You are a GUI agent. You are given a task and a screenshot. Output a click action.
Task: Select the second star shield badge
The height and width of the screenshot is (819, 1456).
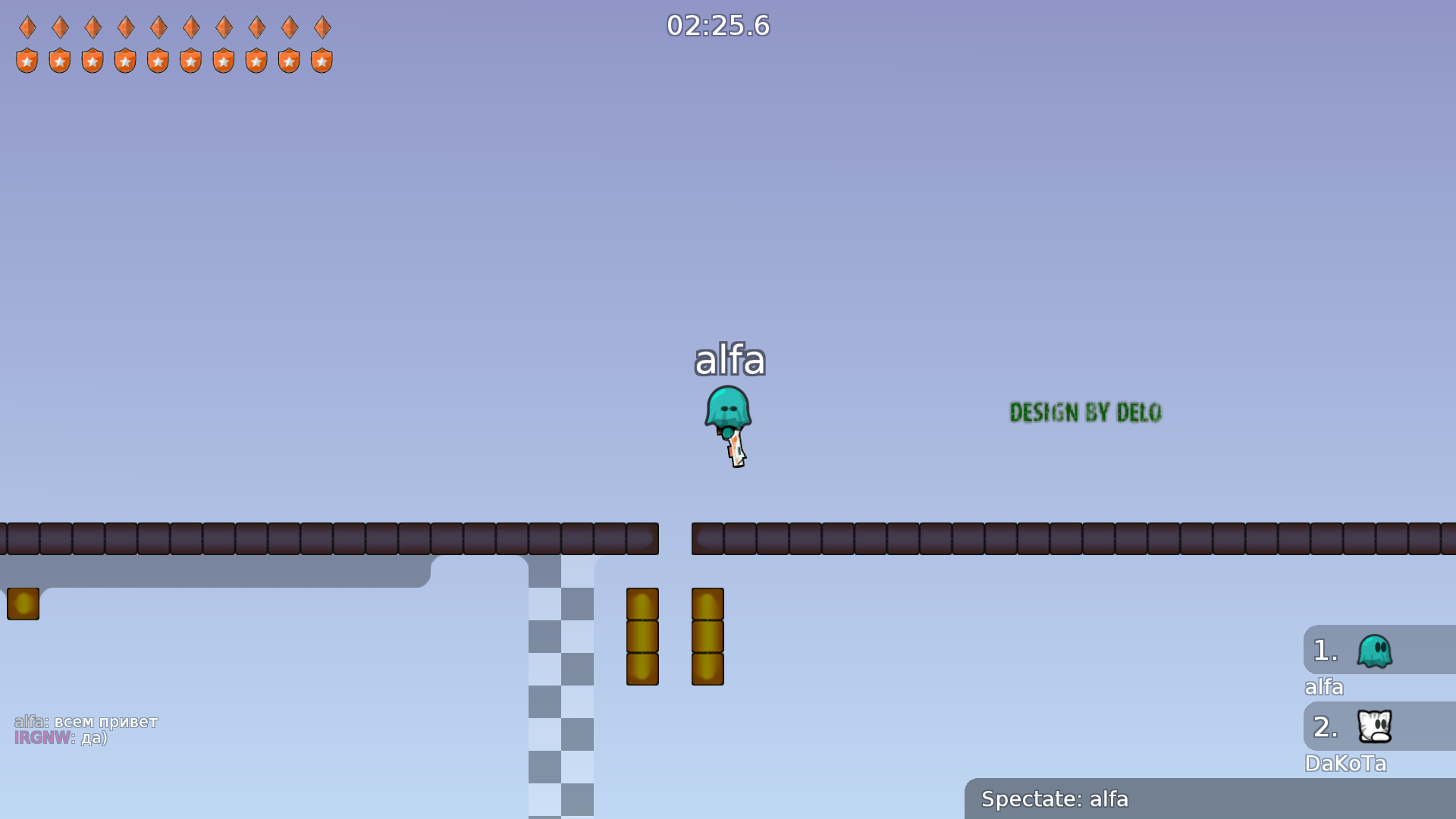click(59, 60)
